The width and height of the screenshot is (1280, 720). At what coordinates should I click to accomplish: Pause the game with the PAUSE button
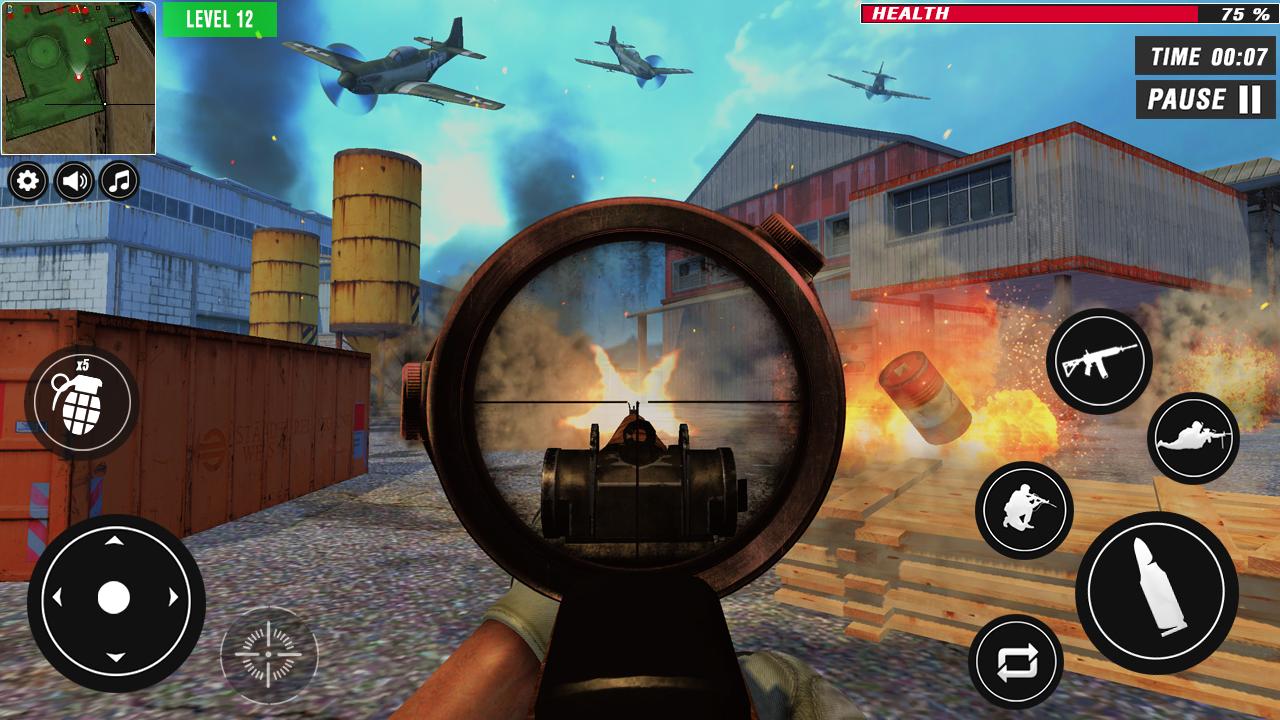(x=1203, y=98)
